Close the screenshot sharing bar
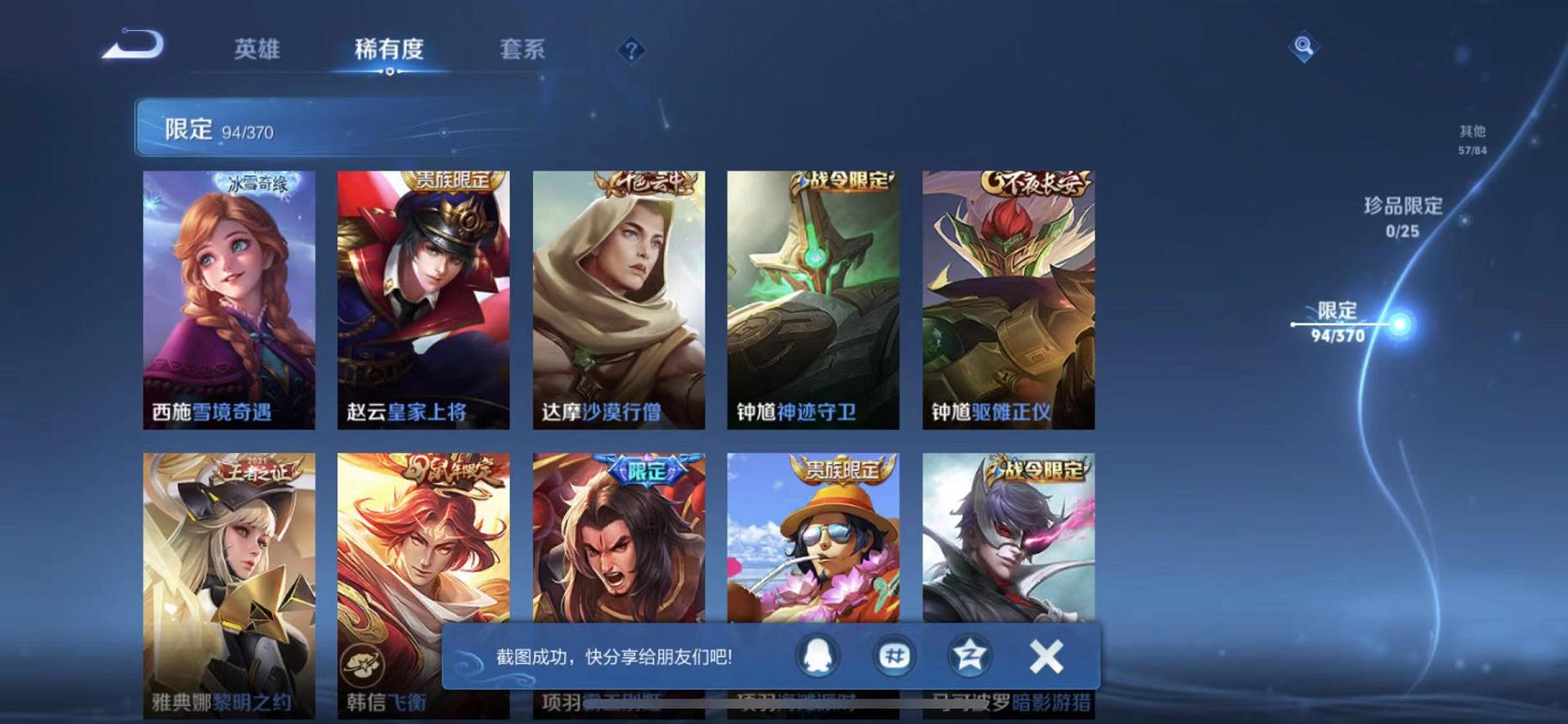This screenshot has width=1568, height=724. pos(1044,655)
